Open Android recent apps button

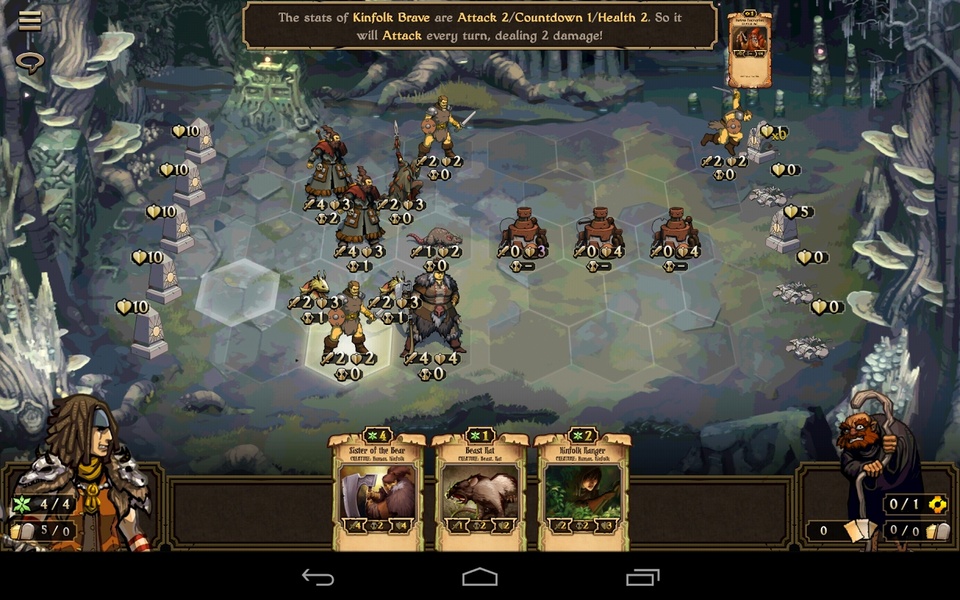click(x=642, y=577)
